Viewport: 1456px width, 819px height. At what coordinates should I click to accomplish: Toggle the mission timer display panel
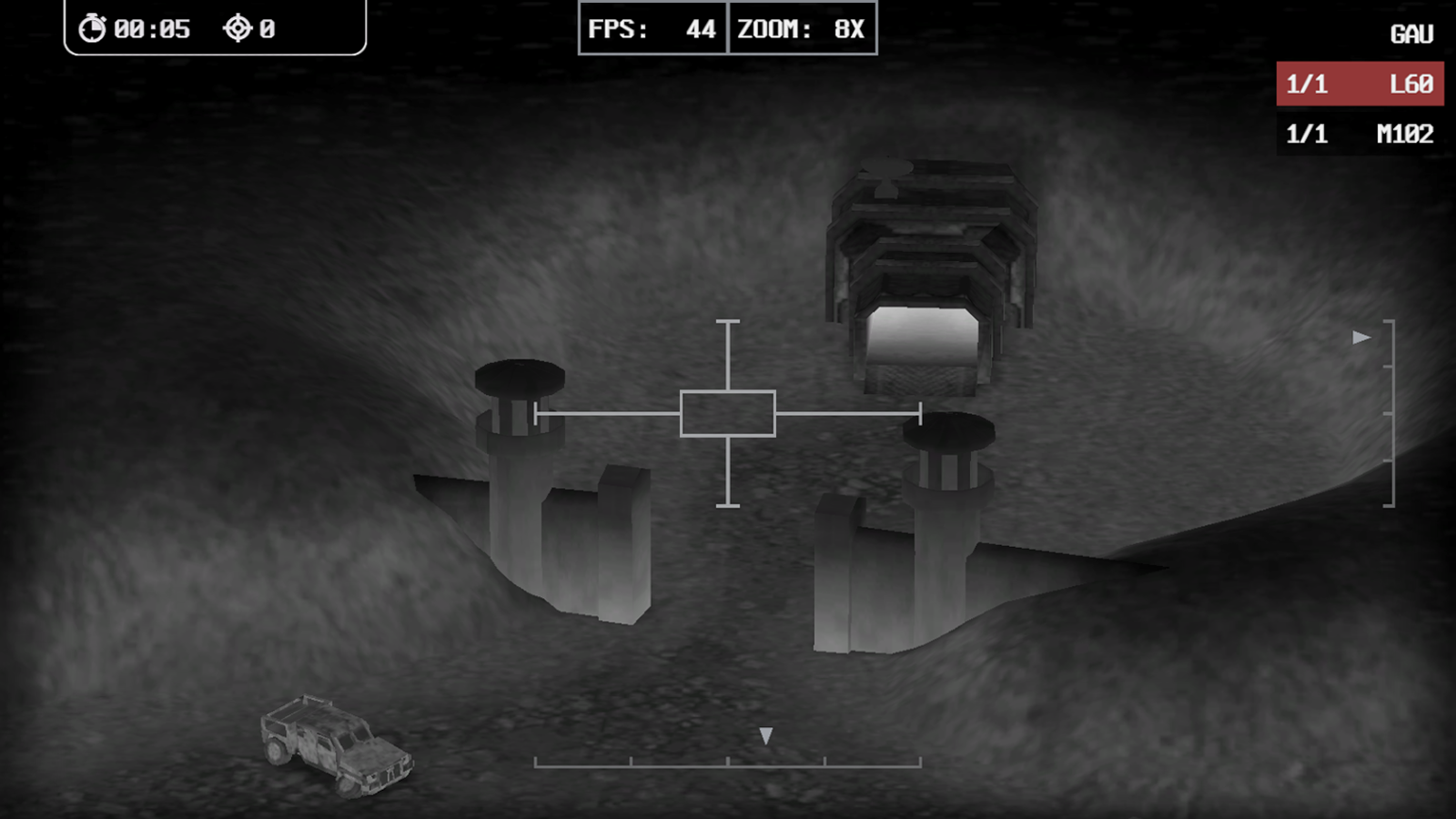pyautogui.click(x=209, y=27)
